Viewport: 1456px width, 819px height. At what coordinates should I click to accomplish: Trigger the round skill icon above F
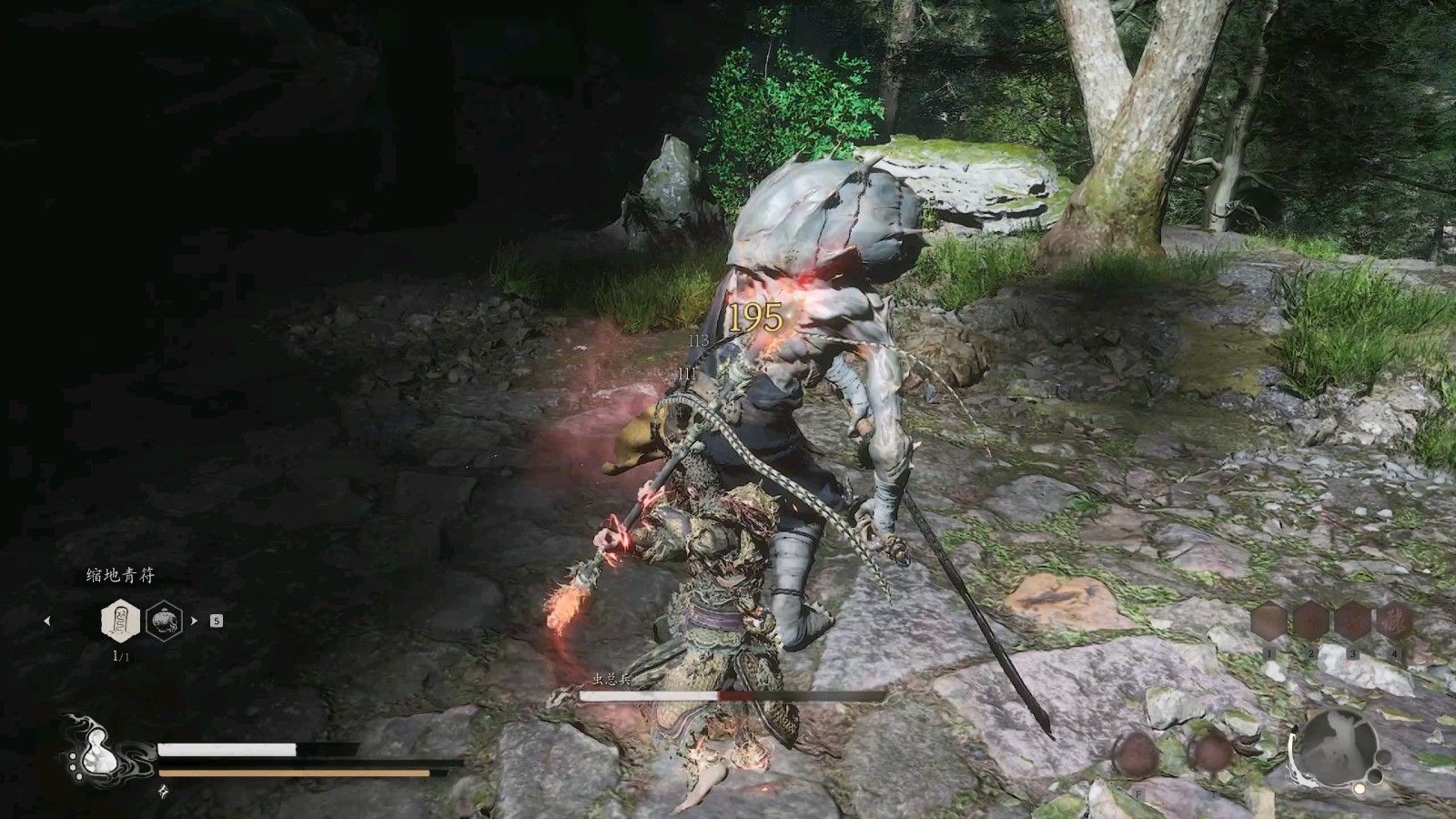pos(1137,753)
